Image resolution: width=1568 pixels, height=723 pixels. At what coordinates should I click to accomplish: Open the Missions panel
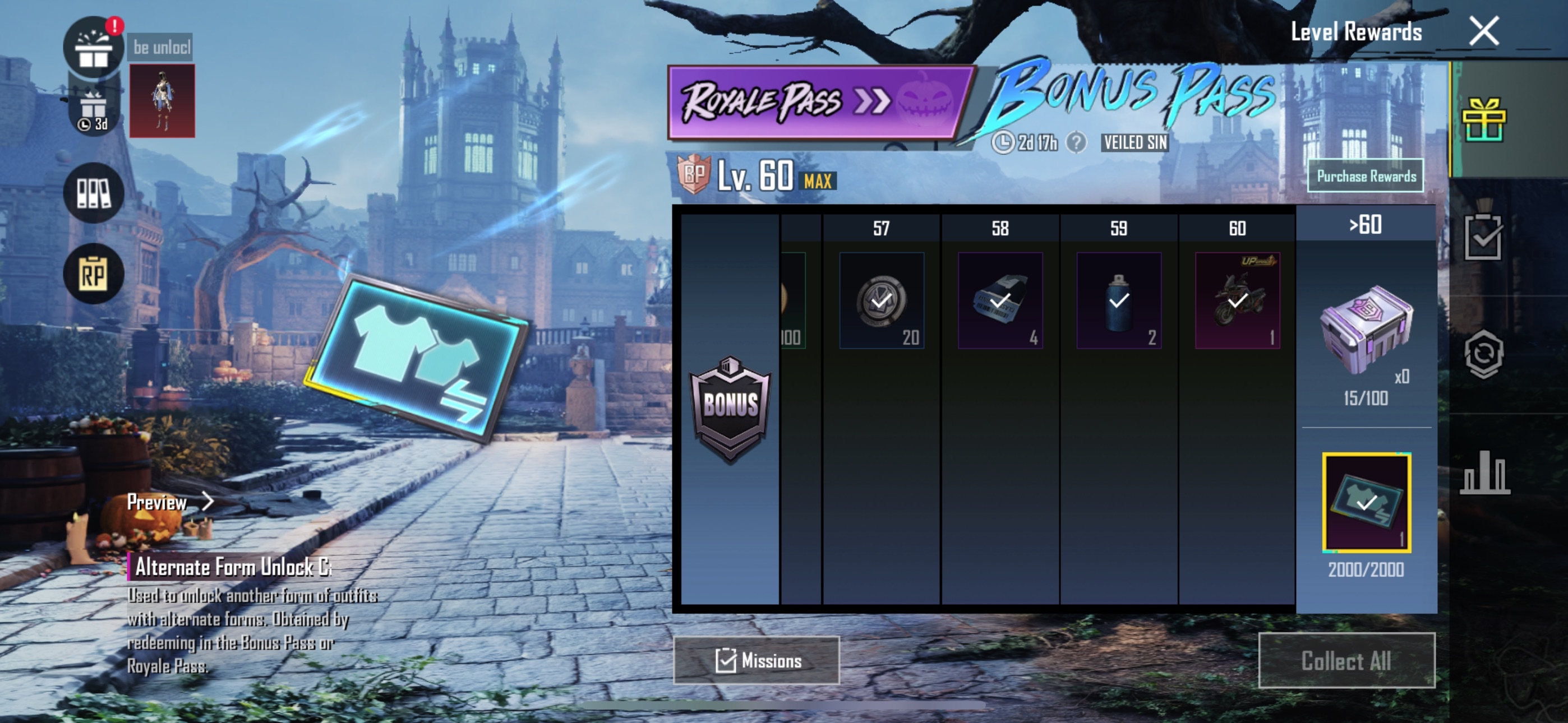(756, 660)
